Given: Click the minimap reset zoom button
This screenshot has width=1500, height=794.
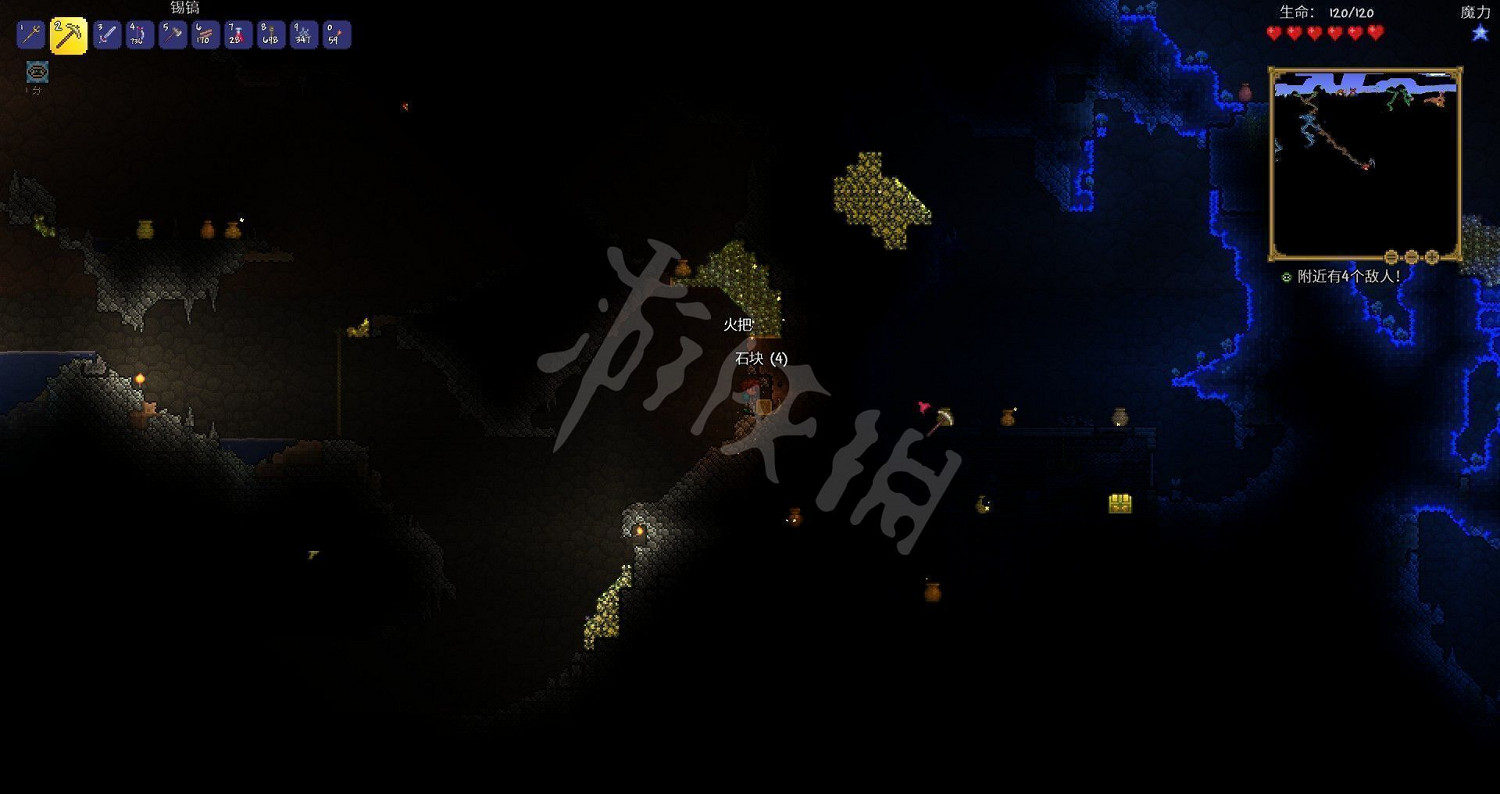Looking at the screenshot, I should coord(1412,256).
